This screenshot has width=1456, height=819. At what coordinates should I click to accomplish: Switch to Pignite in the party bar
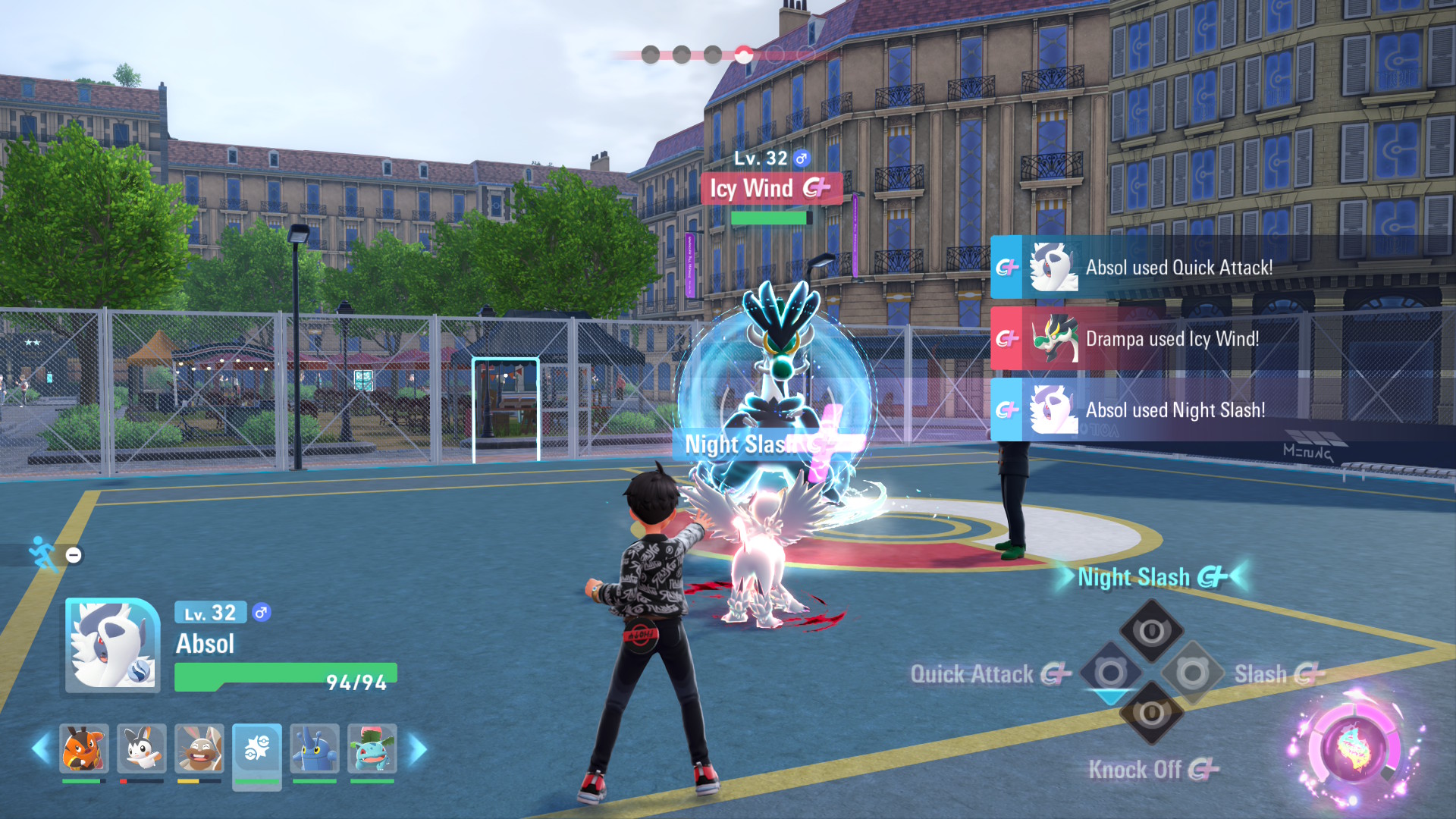(83, 748)
